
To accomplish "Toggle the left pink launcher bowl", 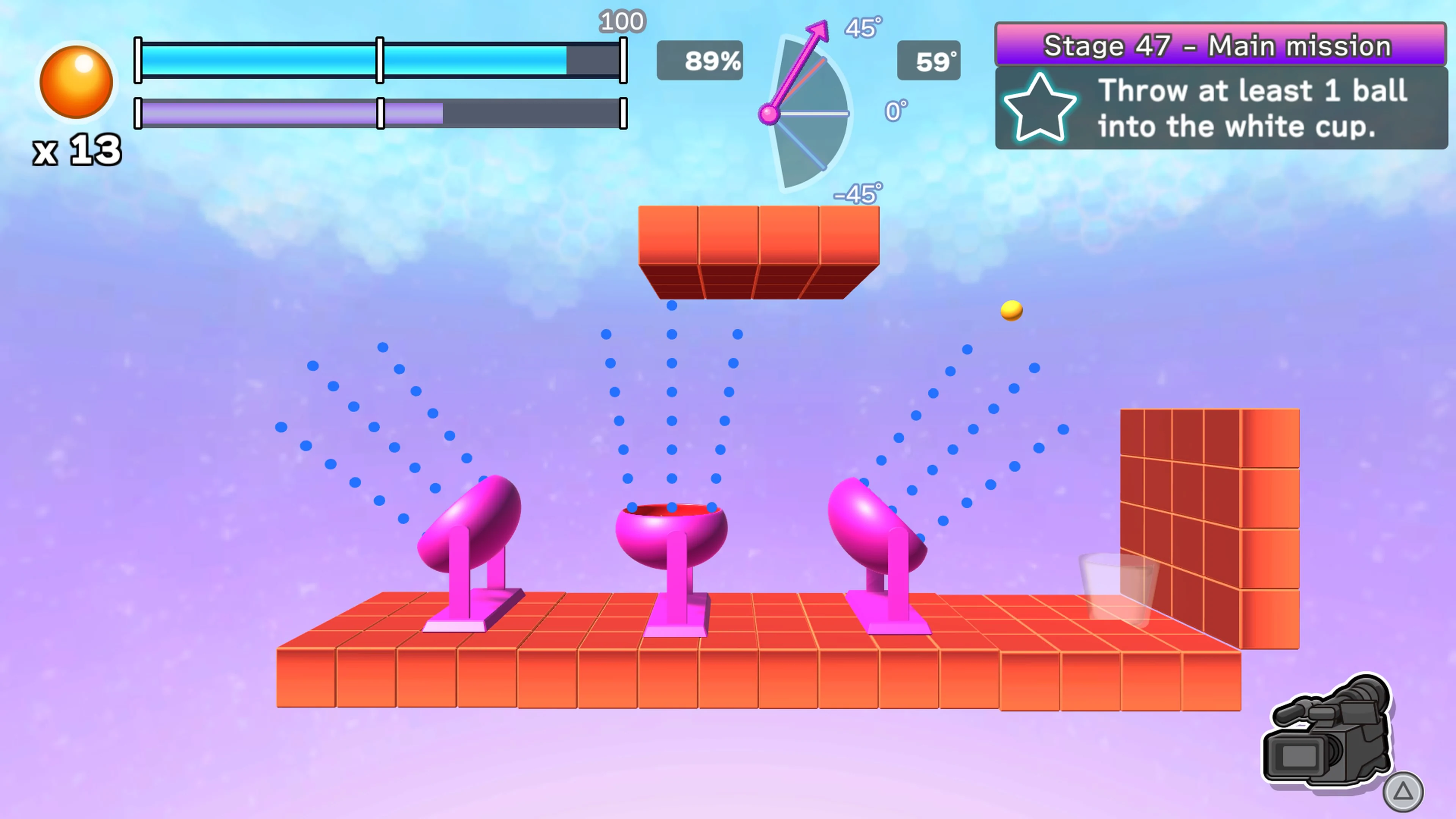I will point(470,520).
